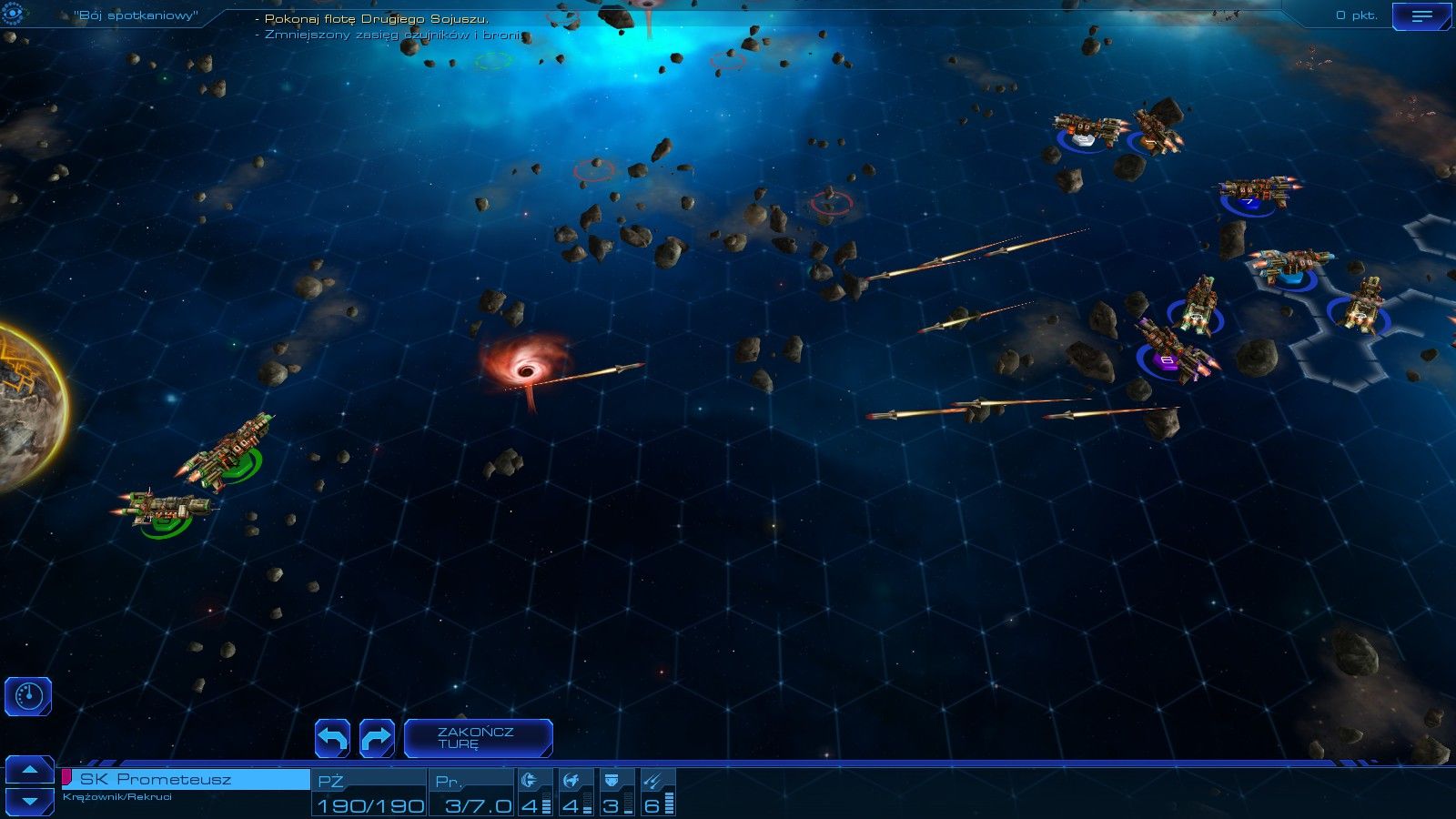Screen dimensions: 1456x819
Task: Click the '0 pkt.' score display
Action: tap(1357, 15)
